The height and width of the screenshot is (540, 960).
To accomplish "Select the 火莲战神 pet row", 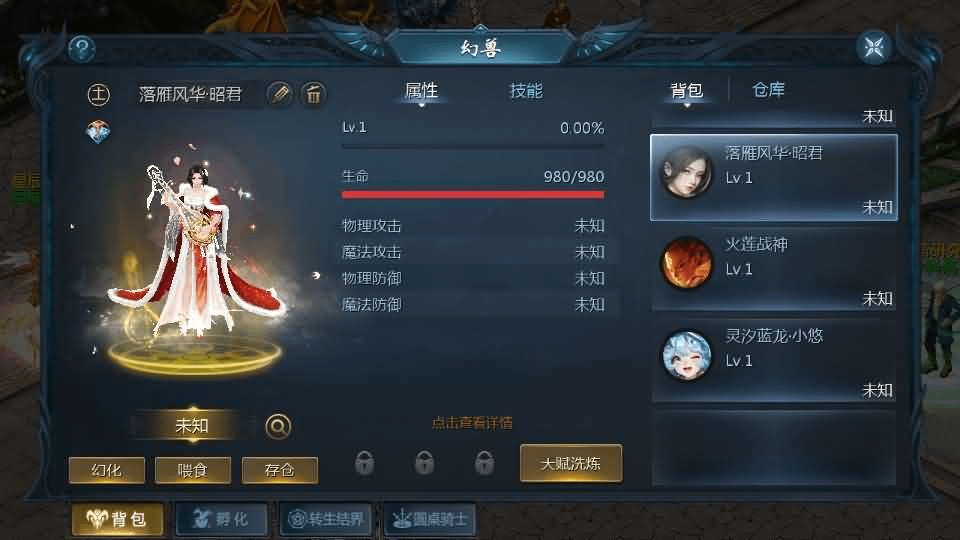I will [774, 268].
